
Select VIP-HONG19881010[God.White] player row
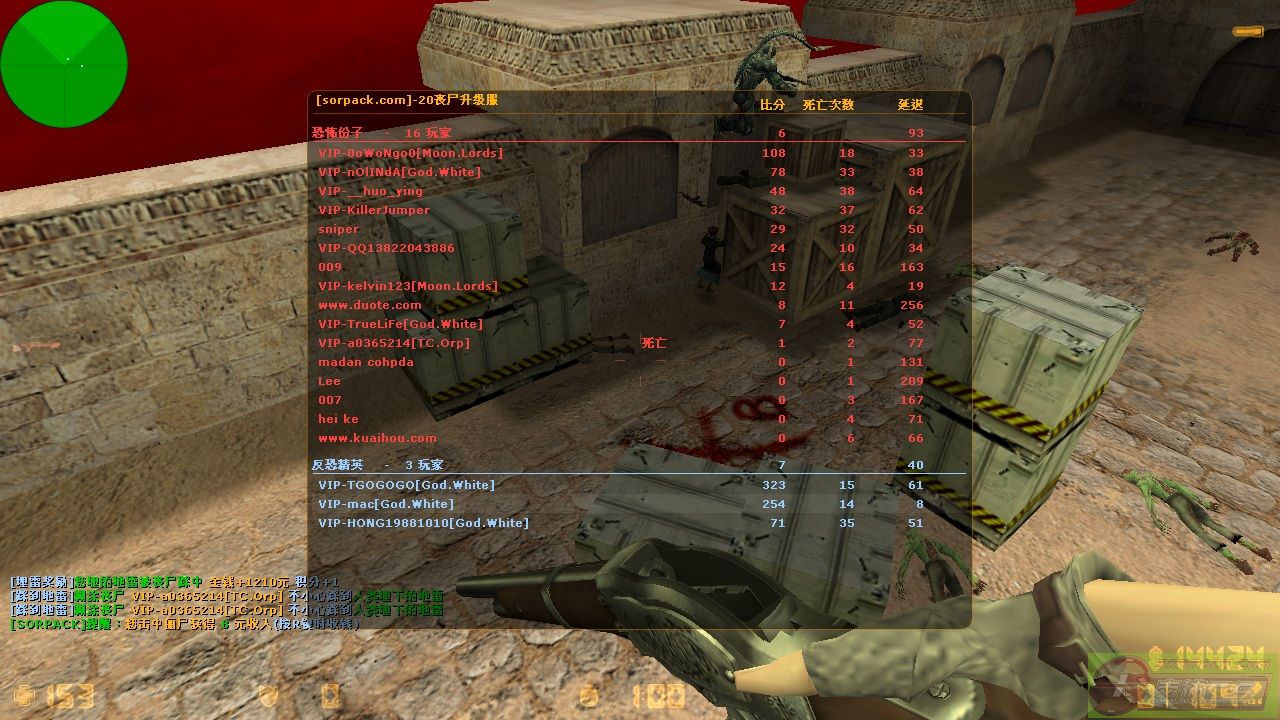tap(423, 523)
